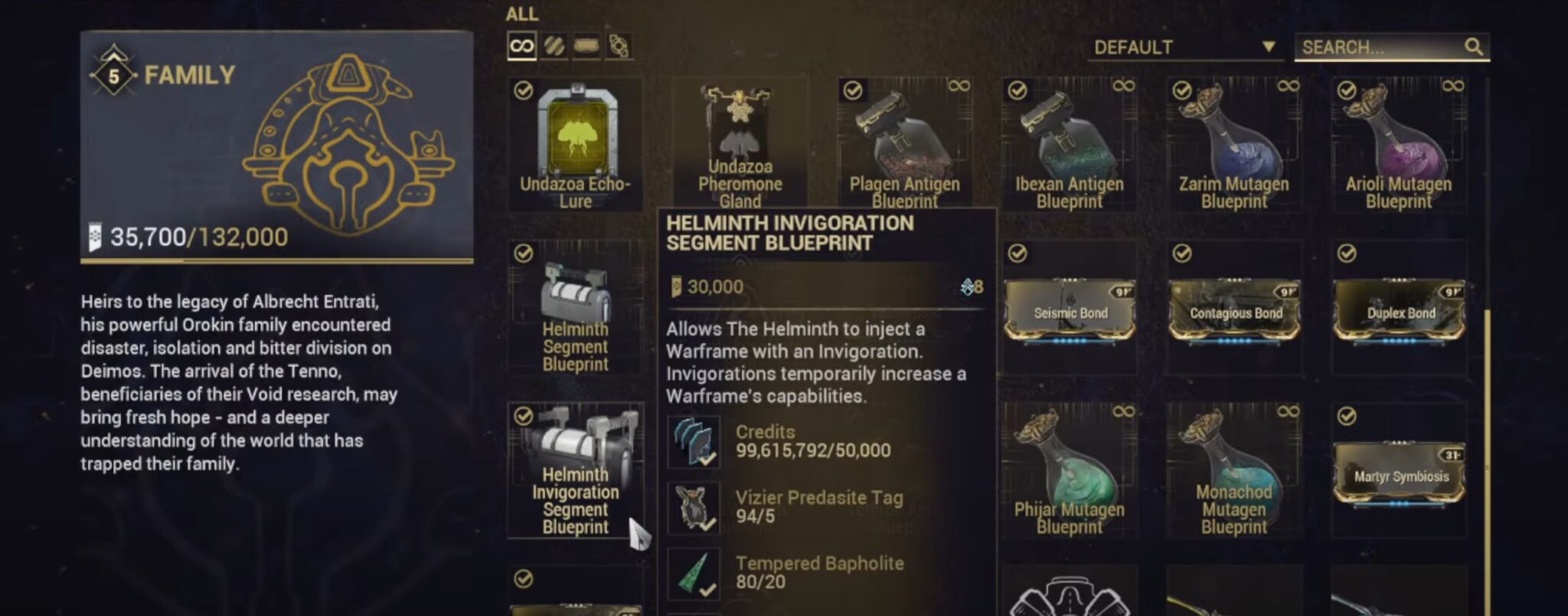
Task: Expand the infinity marker on Ibexan Antigen Blueprint
Action: coord(1125,87)
